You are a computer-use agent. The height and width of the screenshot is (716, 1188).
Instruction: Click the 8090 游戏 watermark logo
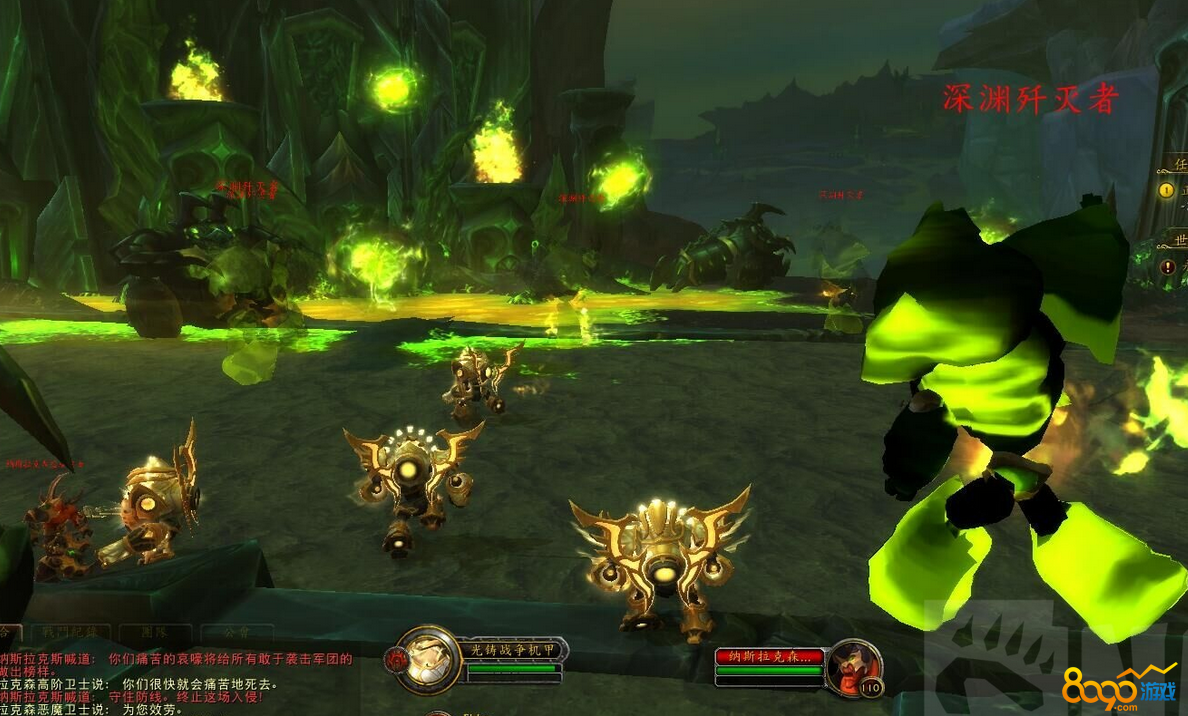point(1119,687)
